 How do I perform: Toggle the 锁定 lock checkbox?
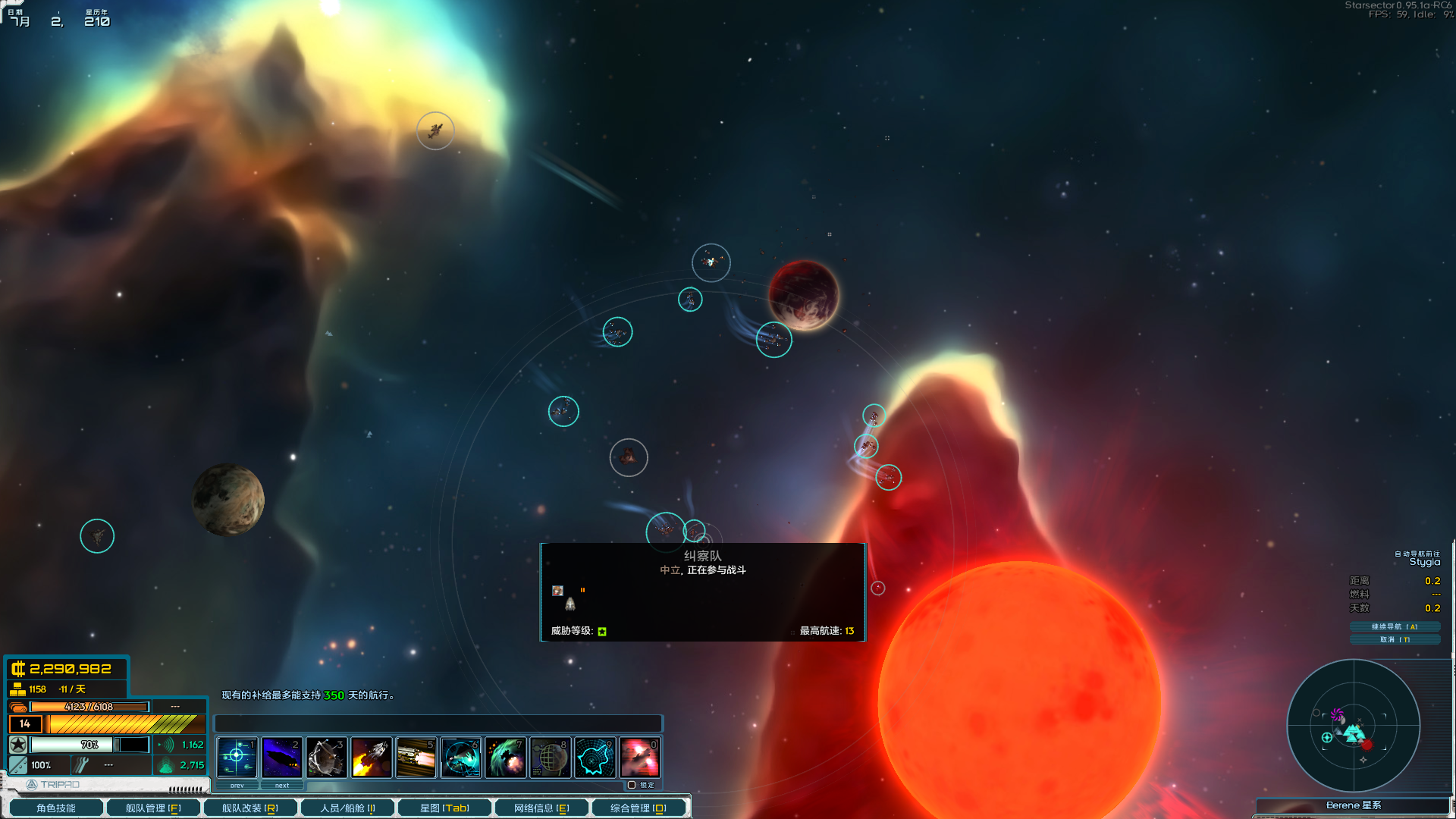click(x=632, y=785)
